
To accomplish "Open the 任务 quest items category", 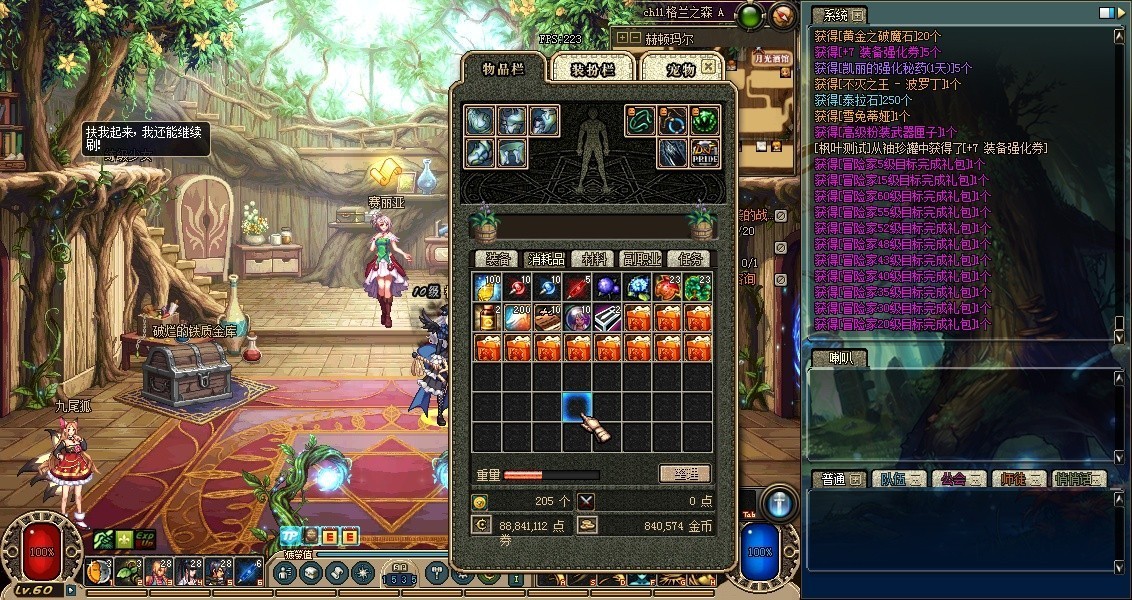I will (688, 259).
